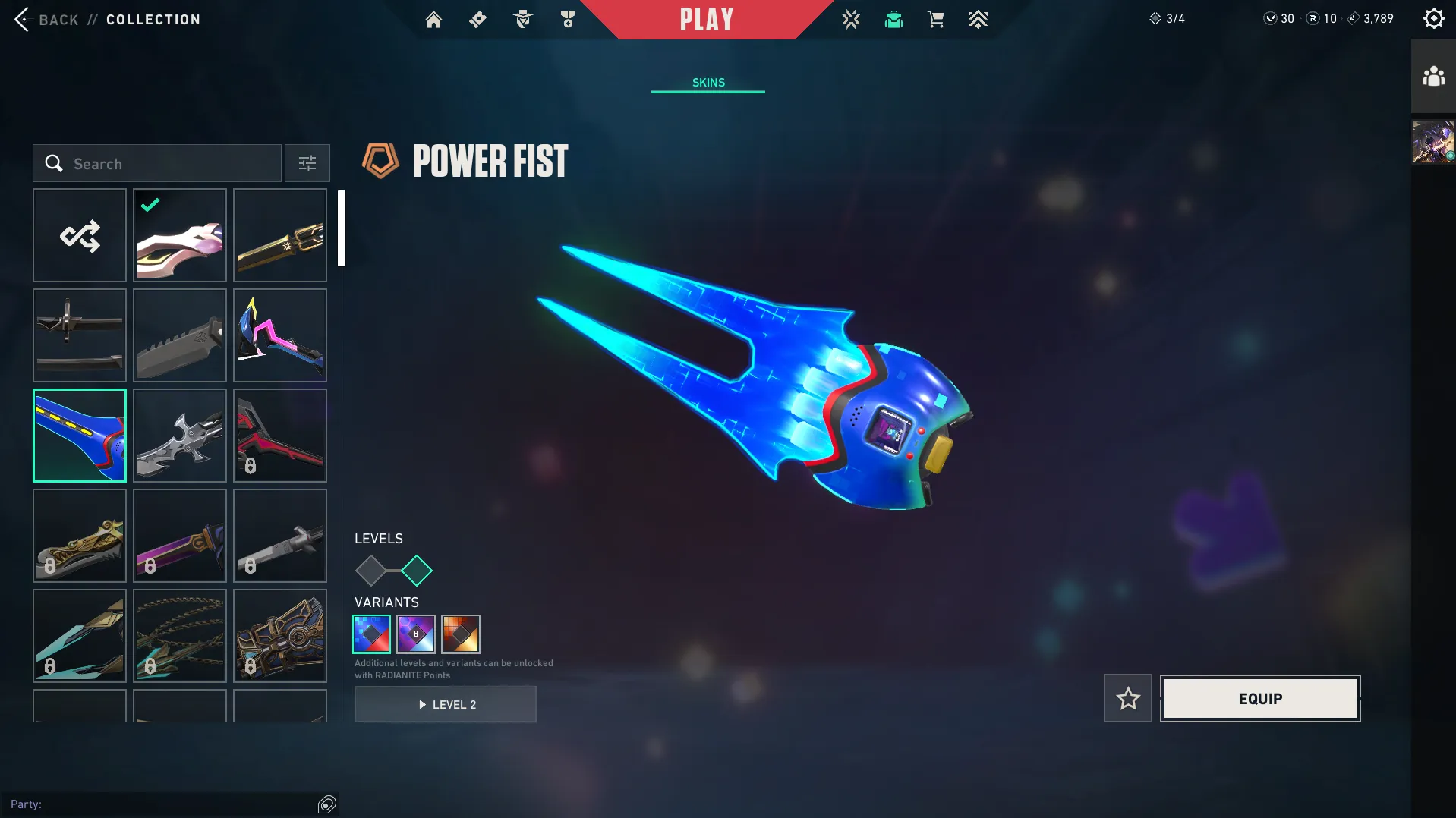The width and height of the screenshot is (1456, 818).
Task: Click the Career crossed-swords icon
Action: tap(851, 19)
